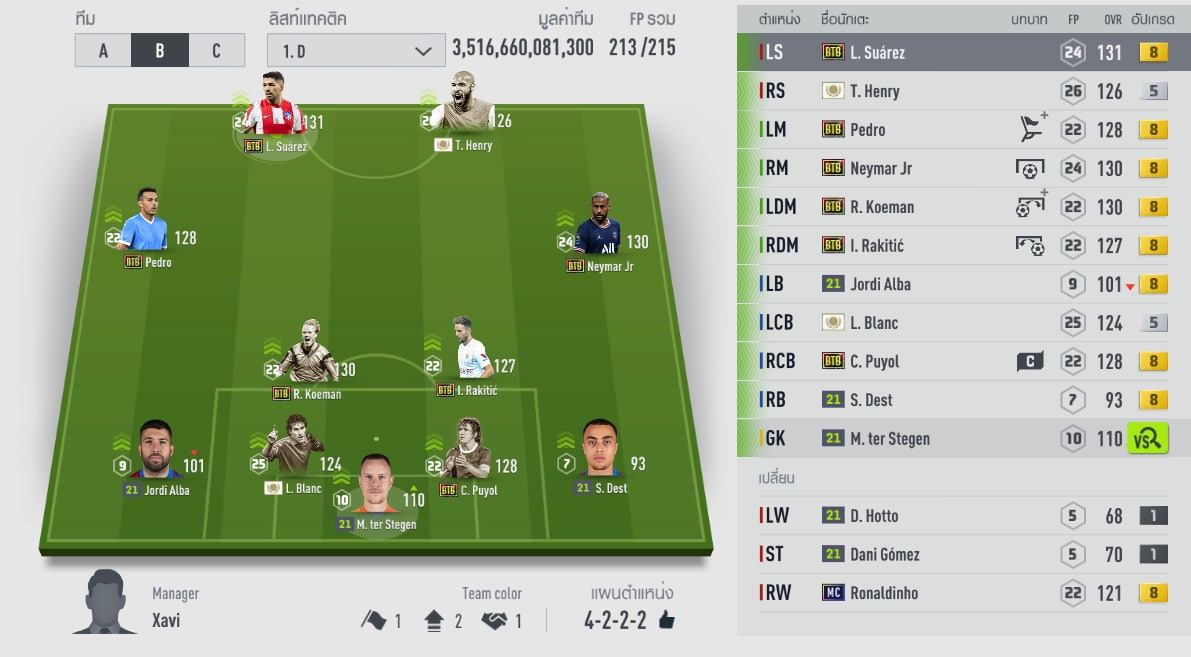Click the green compare icon for ter Stegen

pos(1147,438)
